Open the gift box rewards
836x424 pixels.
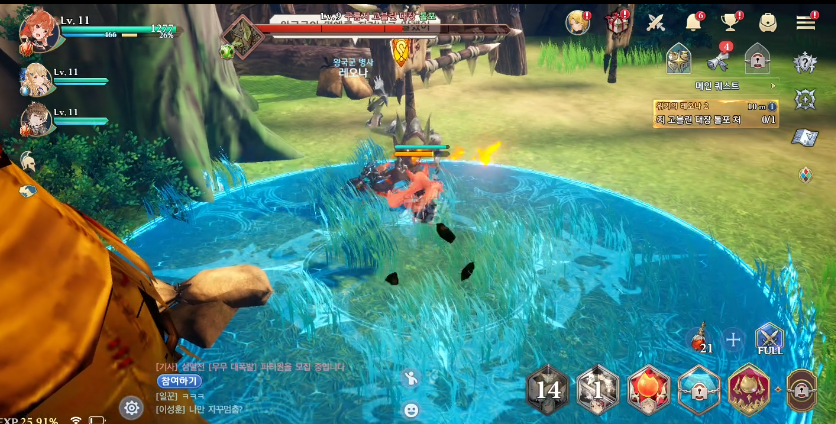[x=617, y=23]
